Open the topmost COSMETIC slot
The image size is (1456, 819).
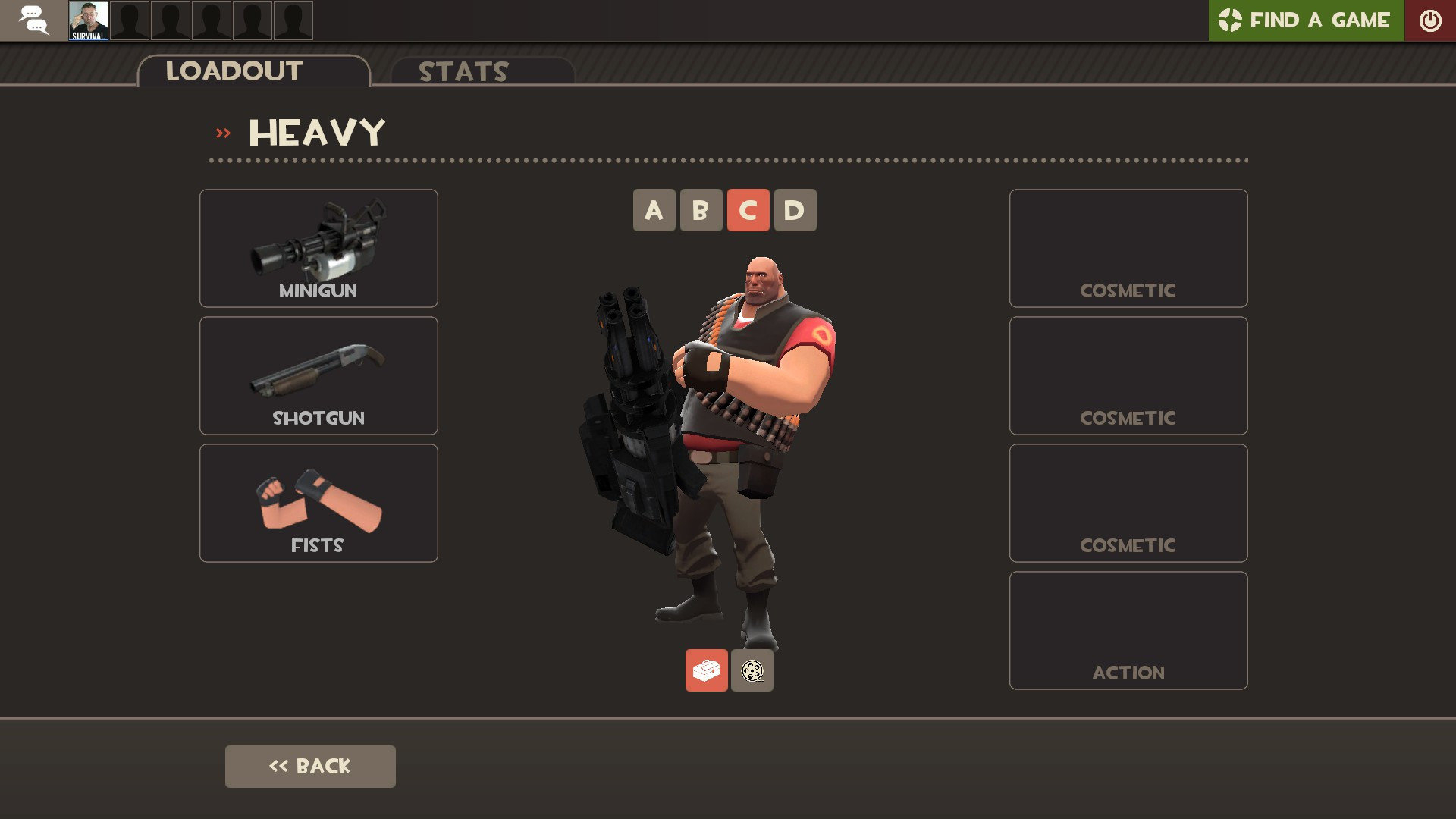tap(1128, 247)
